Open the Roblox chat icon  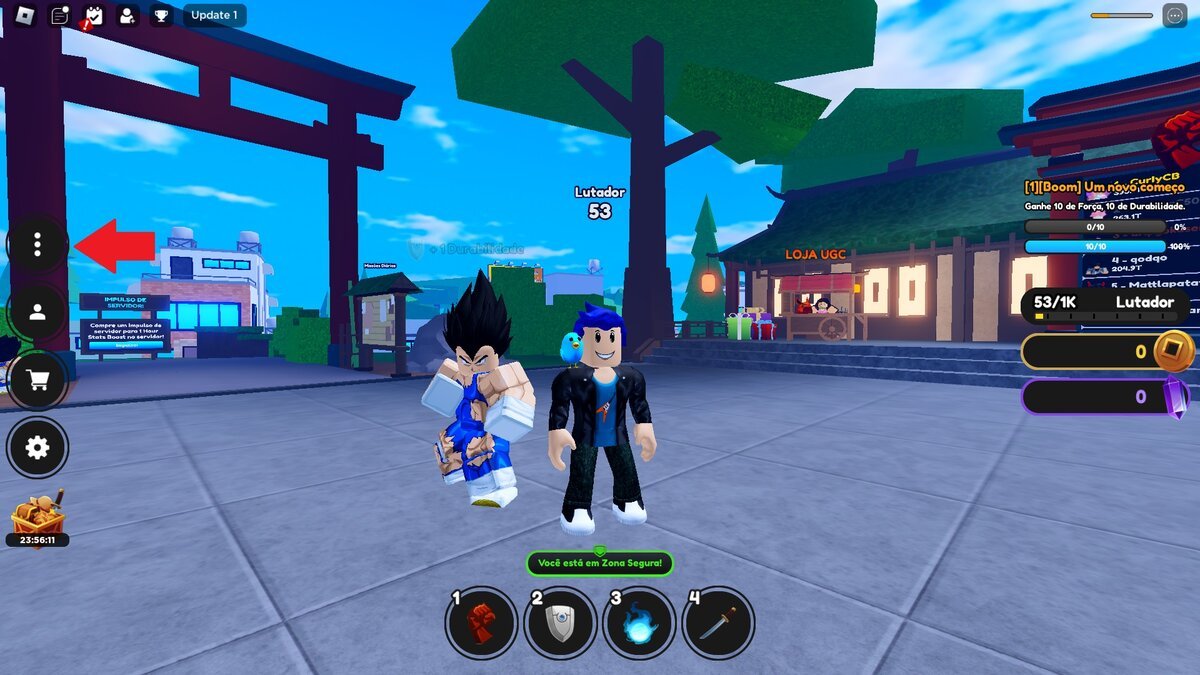(60, 15)
